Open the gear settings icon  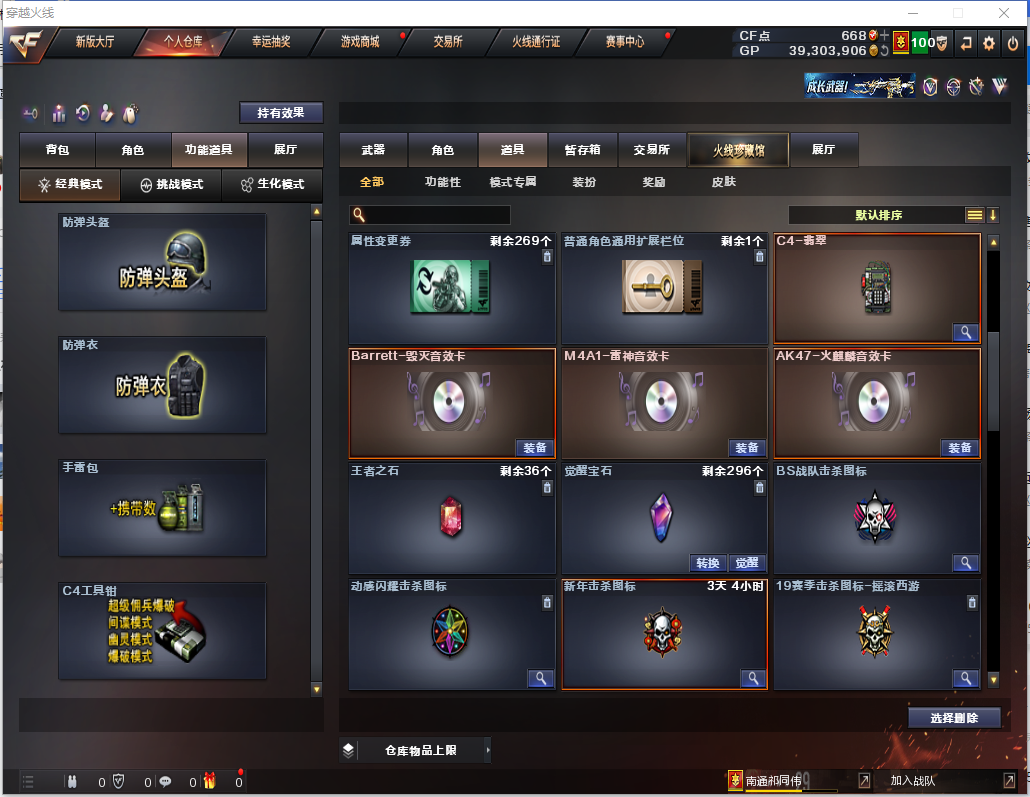coord(989,43)
